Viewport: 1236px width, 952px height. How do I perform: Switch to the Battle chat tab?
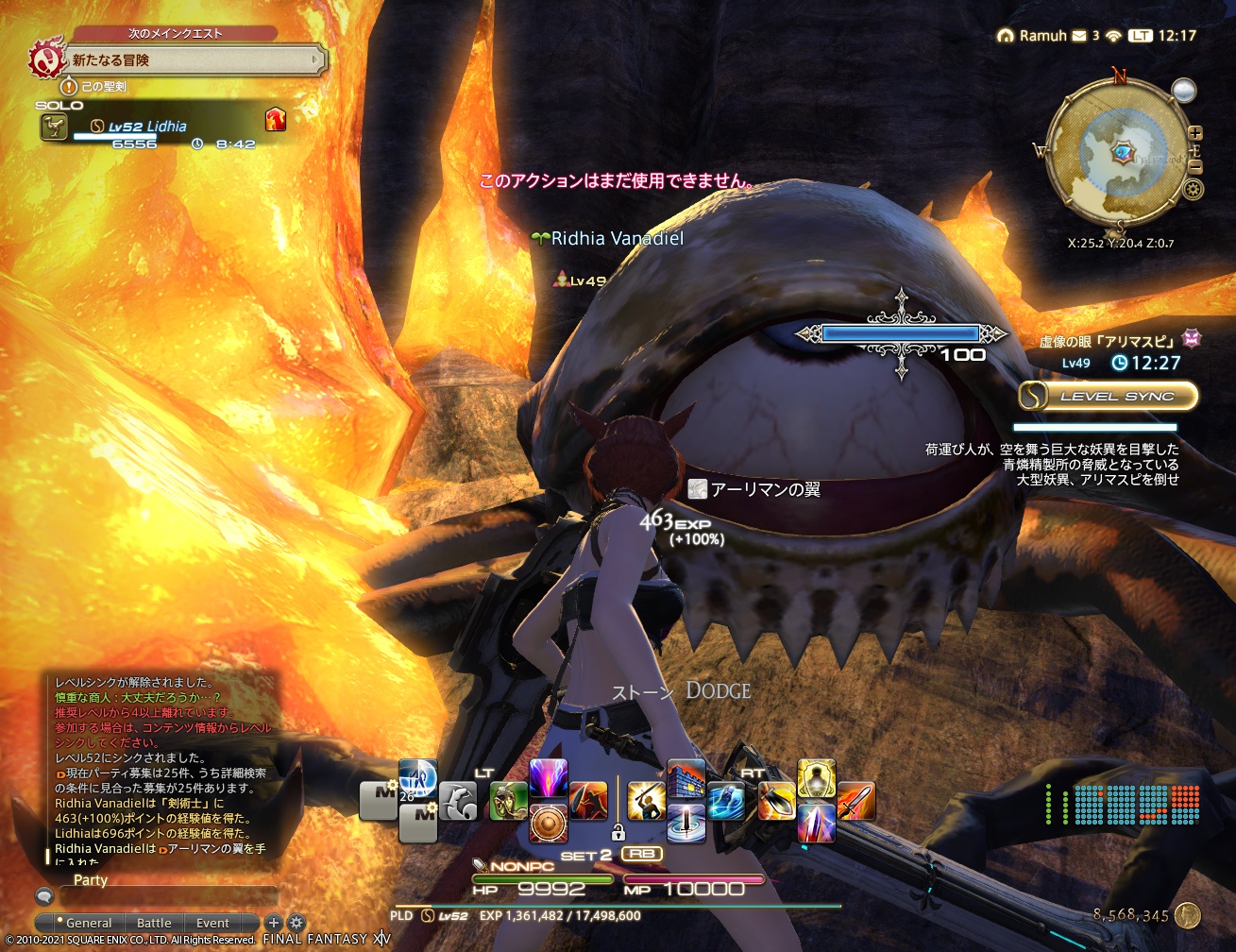click(154, 923)
